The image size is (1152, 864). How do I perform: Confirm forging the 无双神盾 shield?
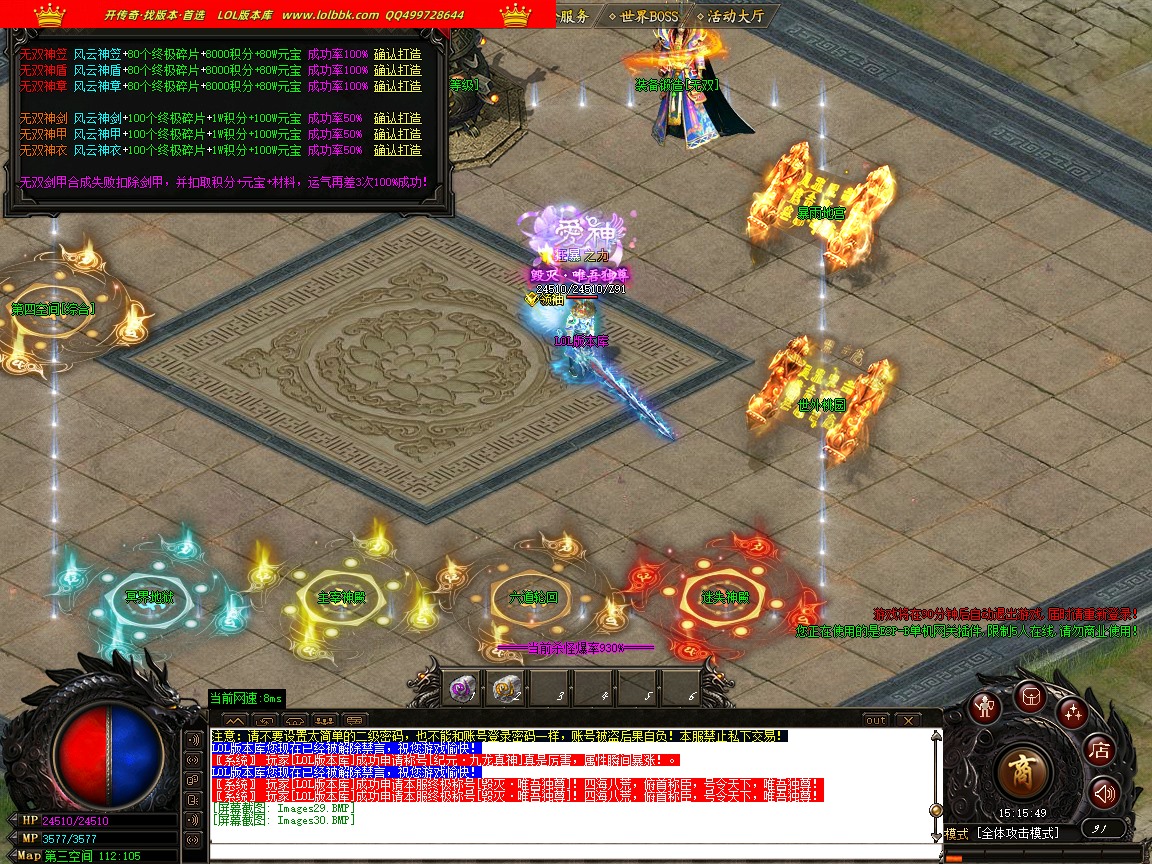click(397, 70)
